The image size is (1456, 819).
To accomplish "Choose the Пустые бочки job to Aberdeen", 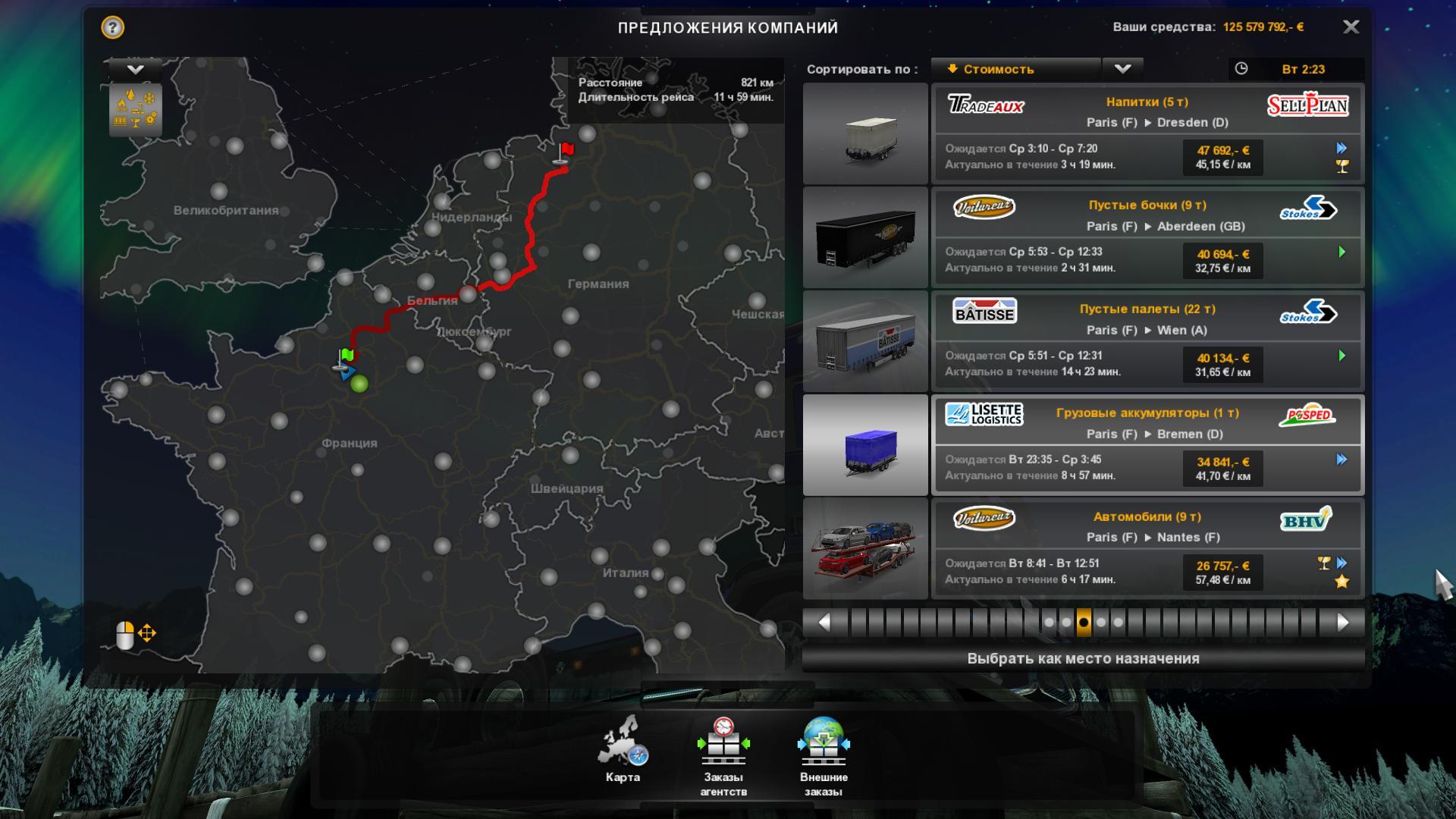I will (x=1147, y=237).
